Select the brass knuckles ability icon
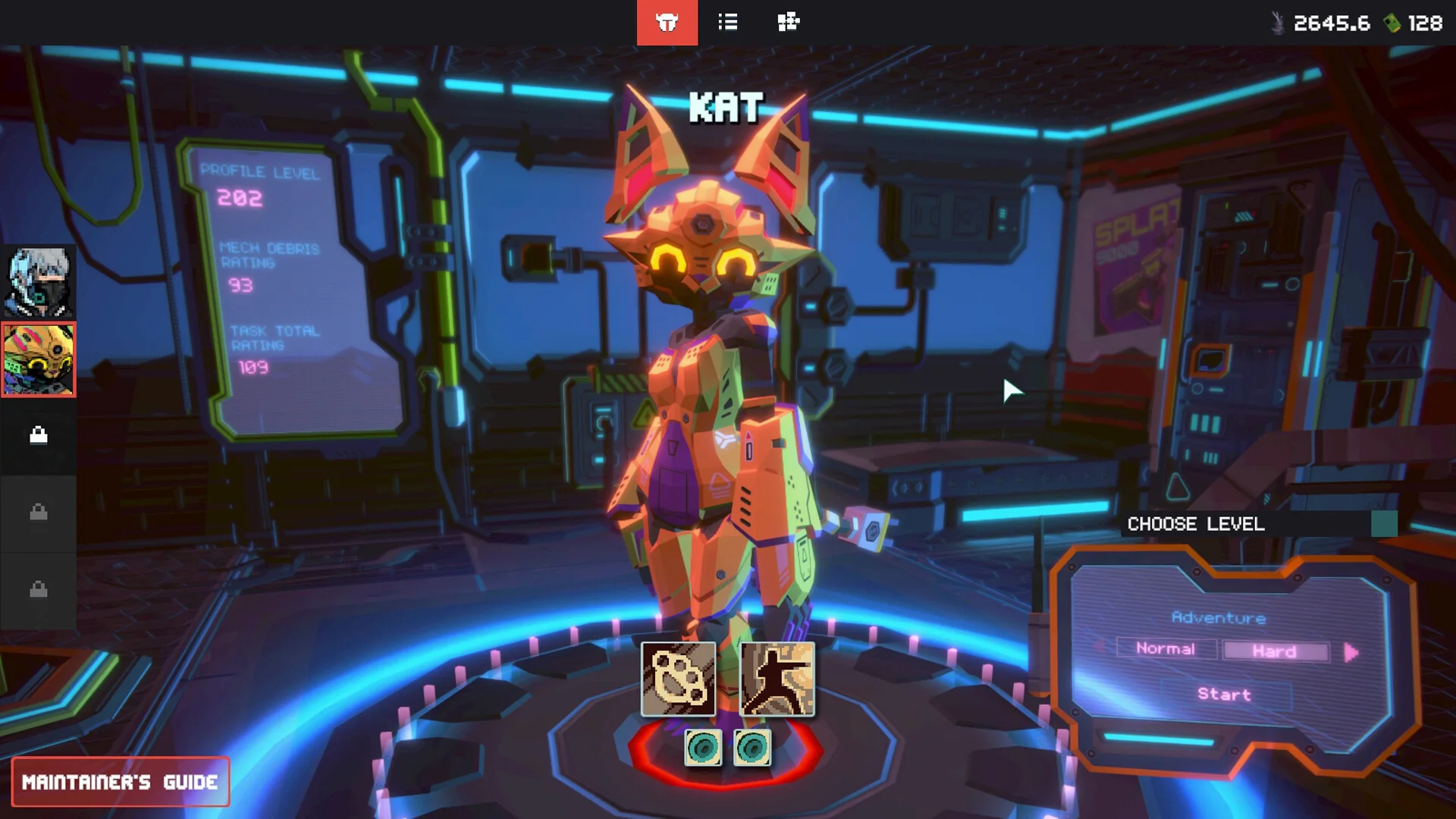 (678, 679)
